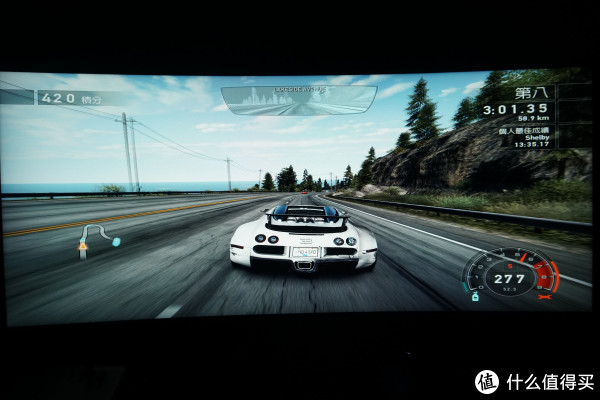Select the orange player marker on minimap
Viewport: 600px width, 400px height.
(x=83, y=248)
